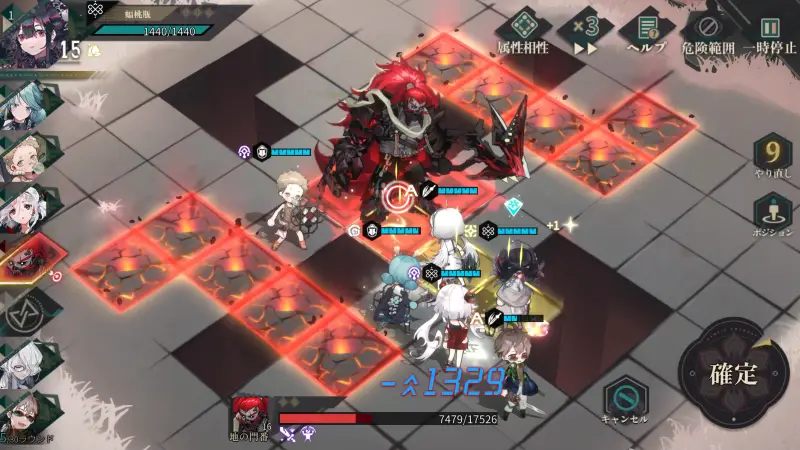Click the 地の門番 boss portrait
This screenshot has height=450, width=800.
coord(250,415)
